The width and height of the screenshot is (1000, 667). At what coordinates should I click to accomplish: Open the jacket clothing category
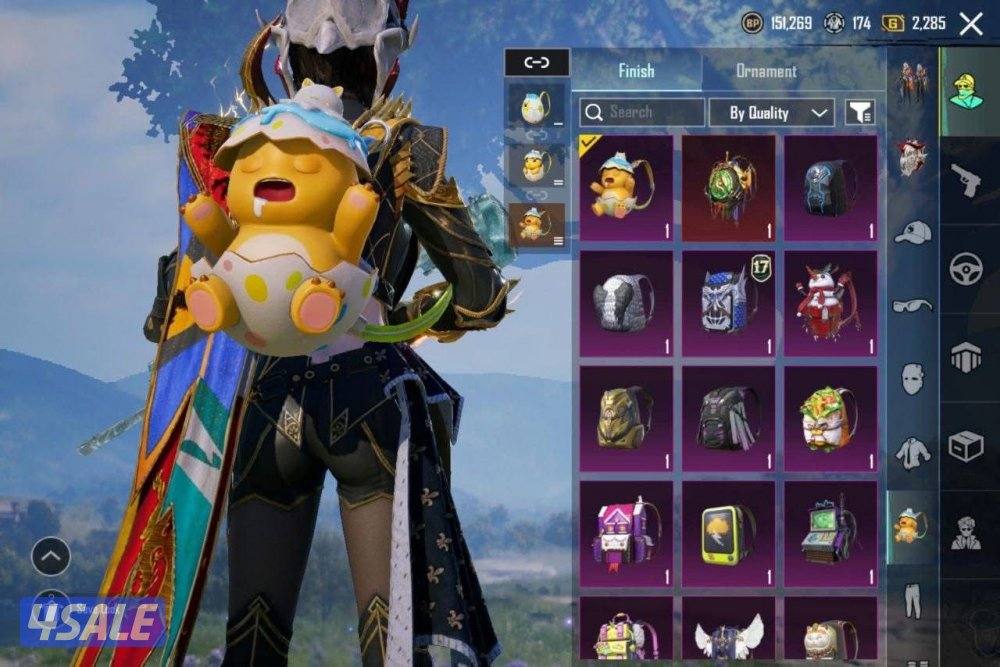912,453
